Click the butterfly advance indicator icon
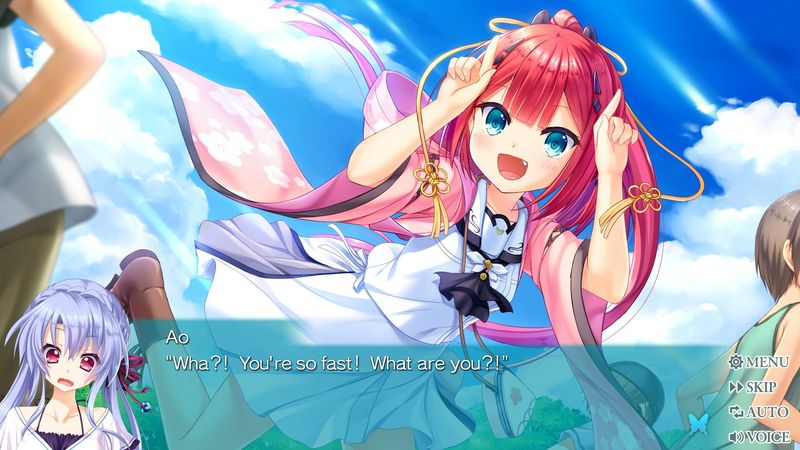The height and width of the screenshot is (450, 800). (x=698, y=423)
